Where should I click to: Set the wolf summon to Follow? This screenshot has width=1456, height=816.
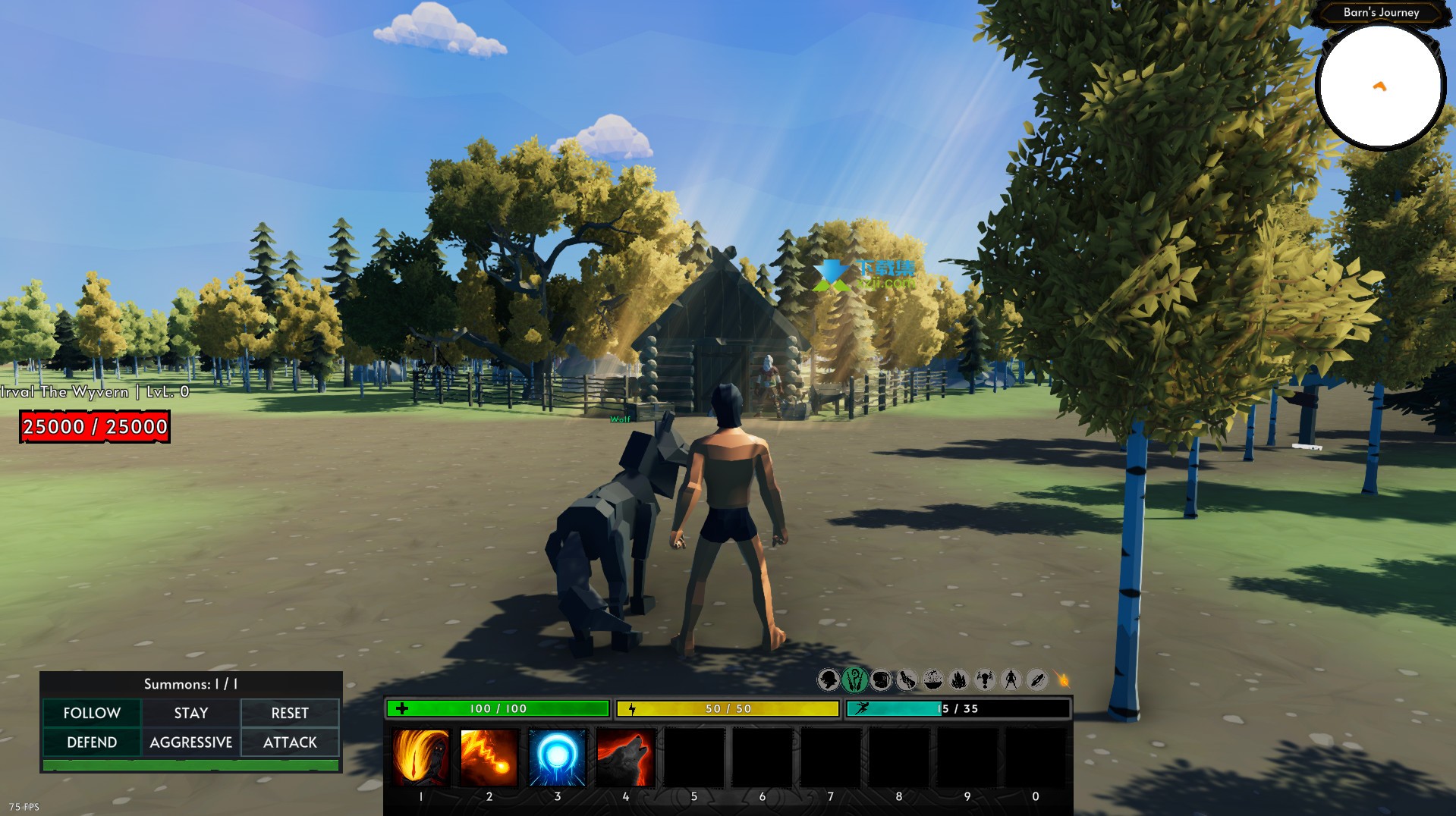point(92,713)
